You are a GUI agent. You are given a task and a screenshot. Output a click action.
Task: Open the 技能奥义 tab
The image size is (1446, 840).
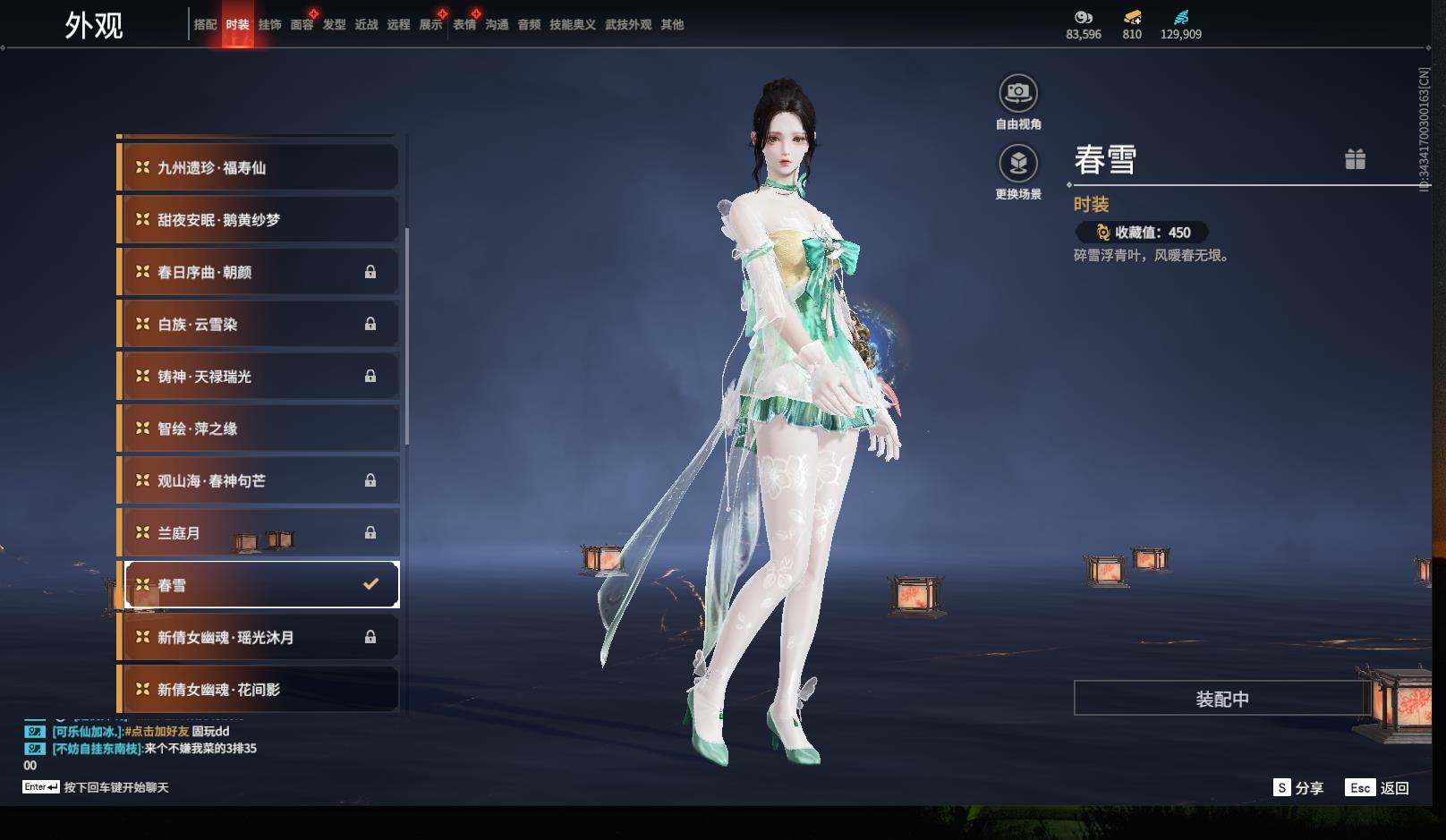572,25
